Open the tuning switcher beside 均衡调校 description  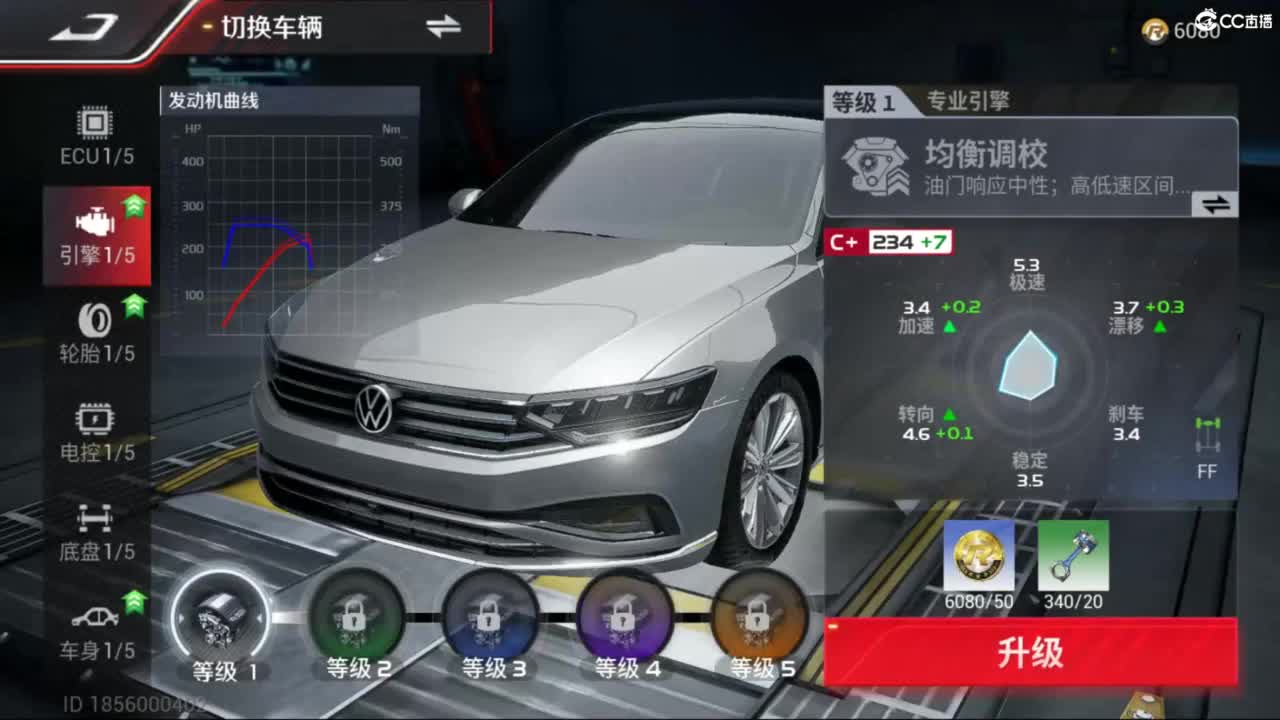pyautogui.click(x=1215, y=205)
